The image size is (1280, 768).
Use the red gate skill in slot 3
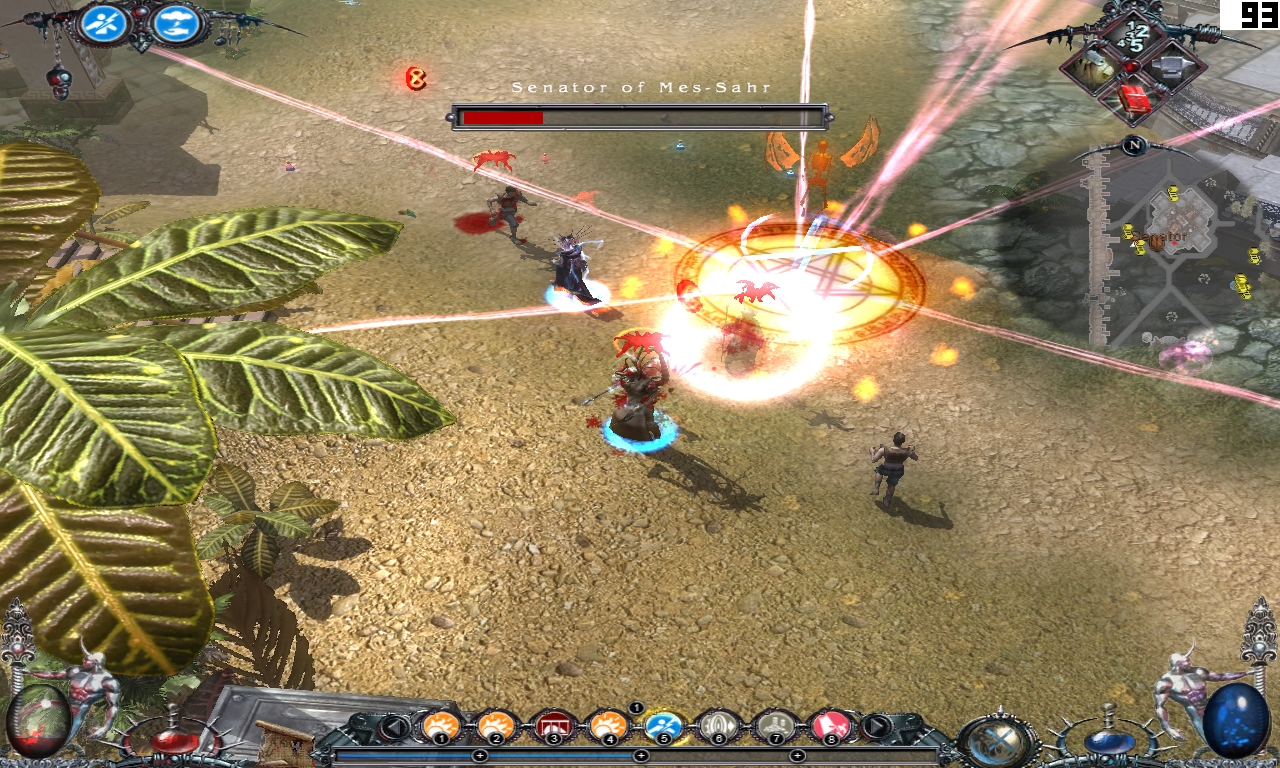(x=552, y=725)
